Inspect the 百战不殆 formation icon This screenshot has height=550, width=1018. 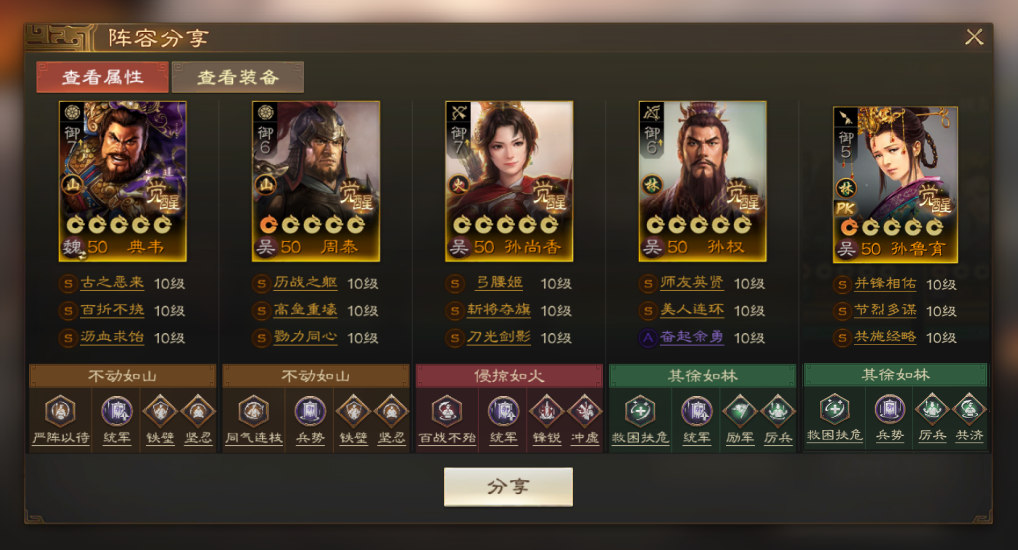tap(446, 411)
